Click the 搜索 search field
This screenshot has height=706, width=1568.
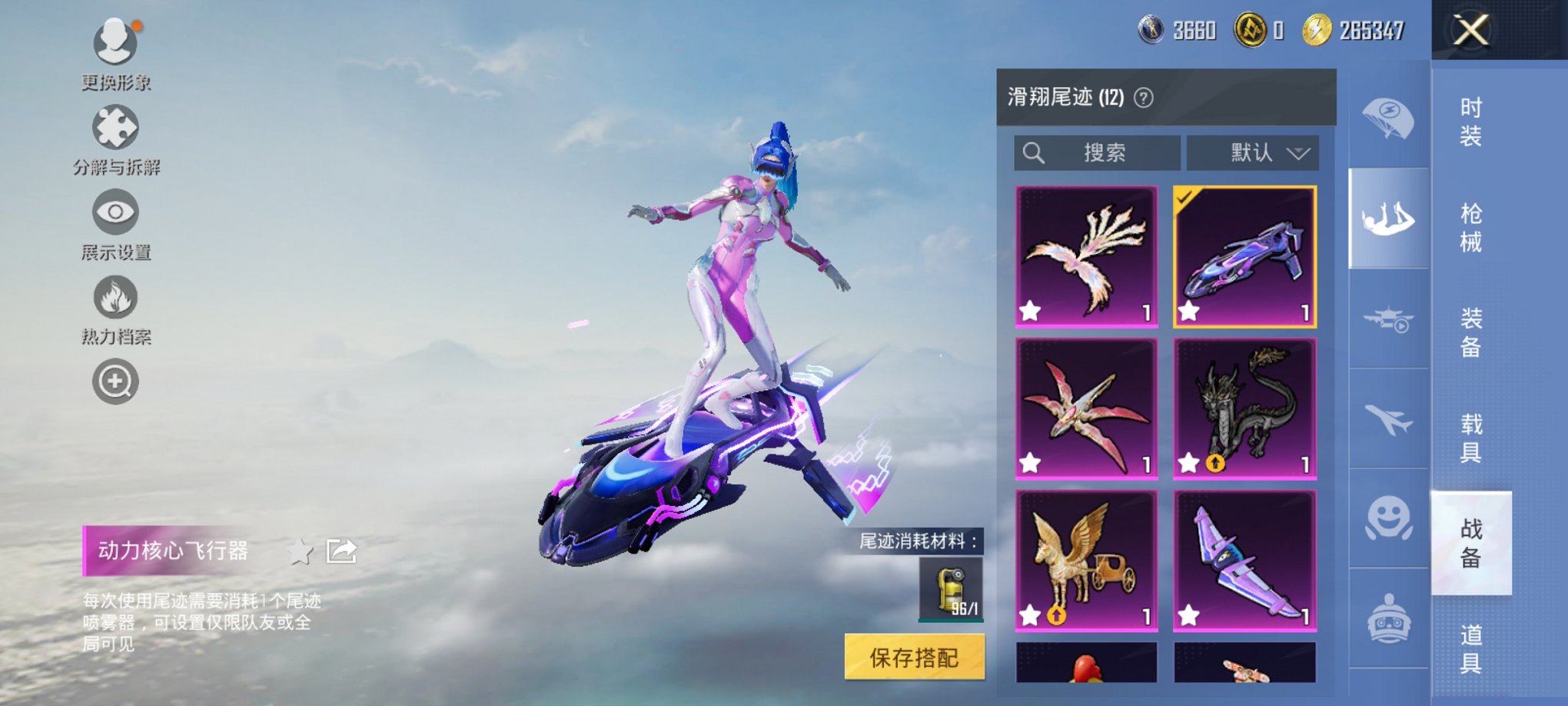click(1098, 152)
